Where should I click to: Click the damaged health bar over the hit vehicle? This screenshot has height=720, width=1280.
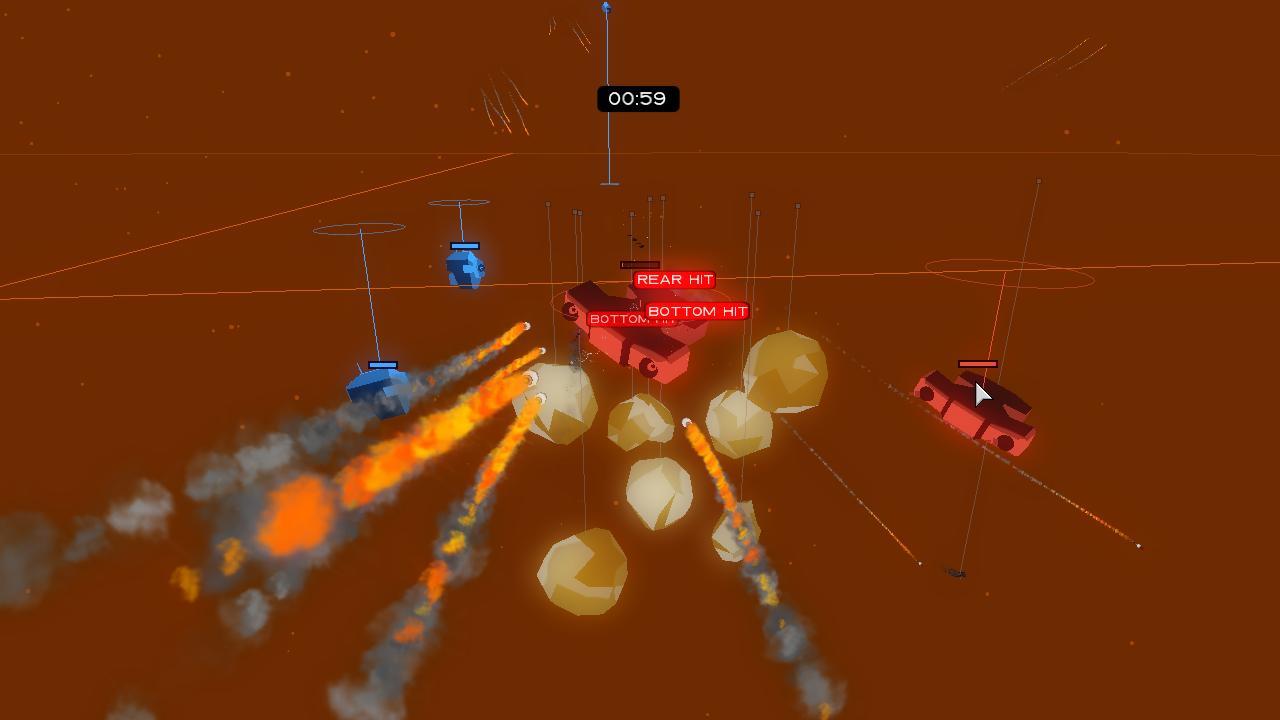click(640, 264)
